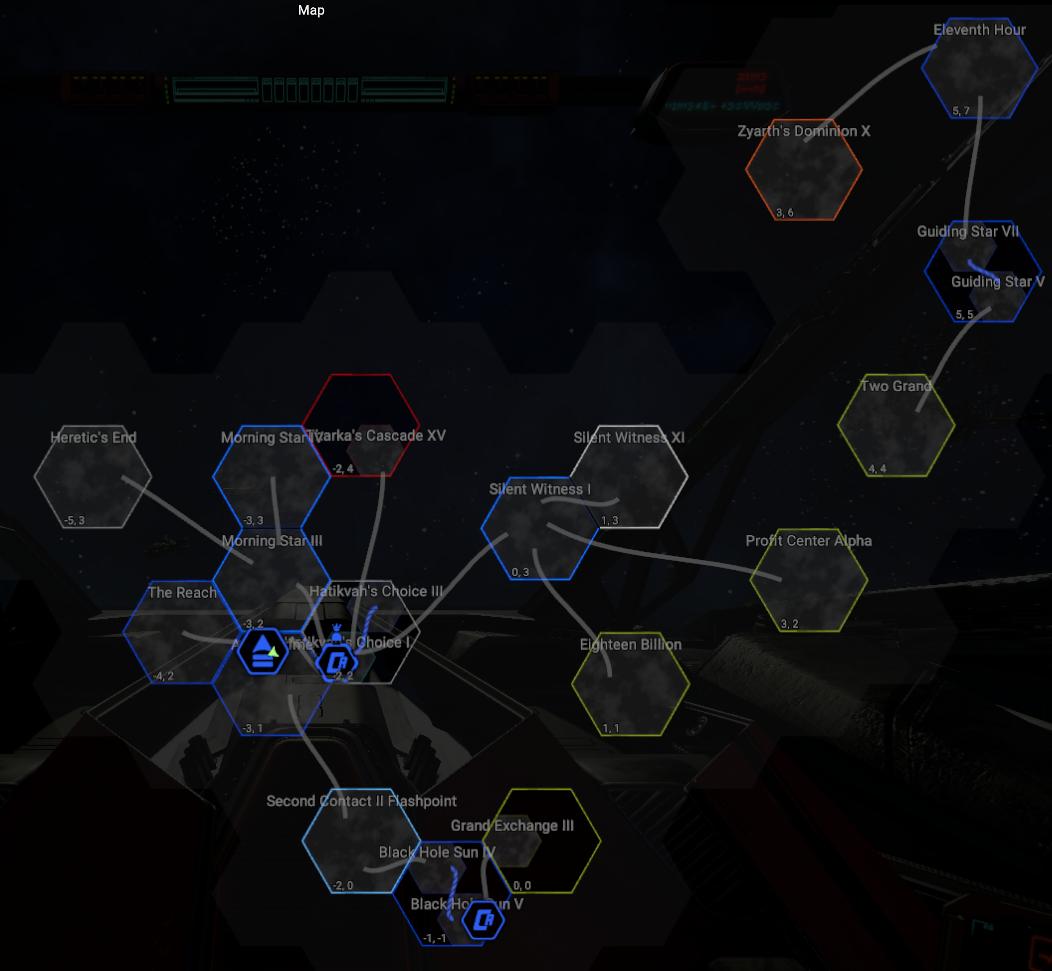Open the Heretic's End sector
Screen dimensions: 1052x971
pos(93,477)
